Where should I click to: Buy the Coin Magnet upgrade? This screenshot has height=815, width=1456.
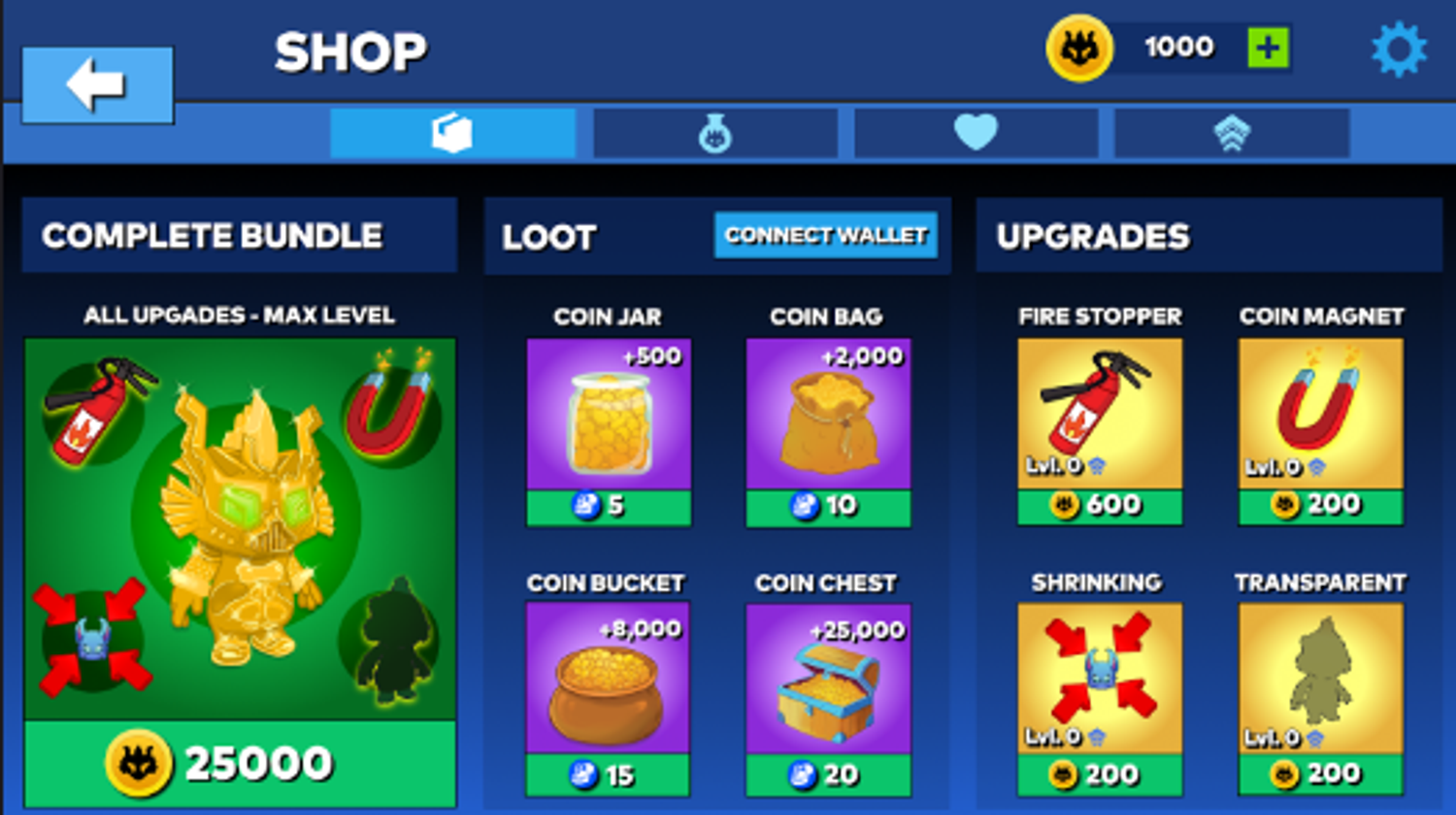(1320, 505)
